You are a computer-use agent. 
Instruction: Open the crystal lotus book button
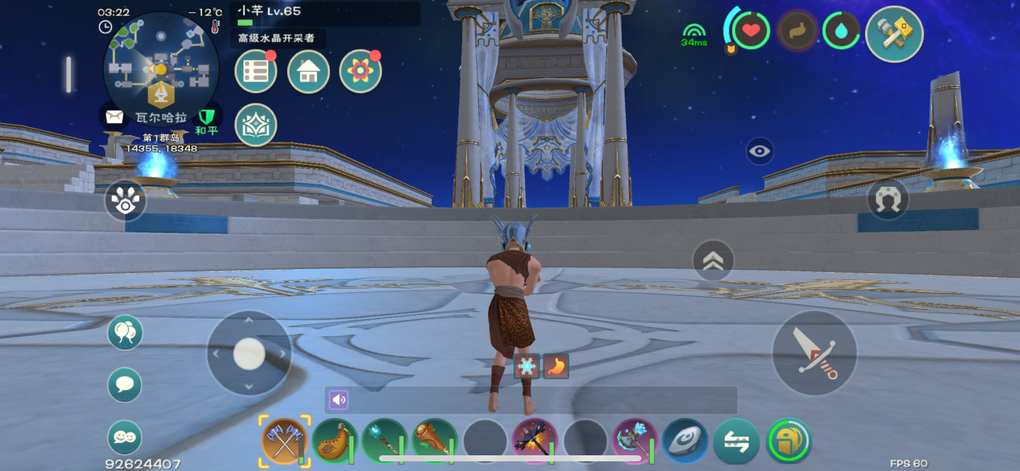point(256,125)
